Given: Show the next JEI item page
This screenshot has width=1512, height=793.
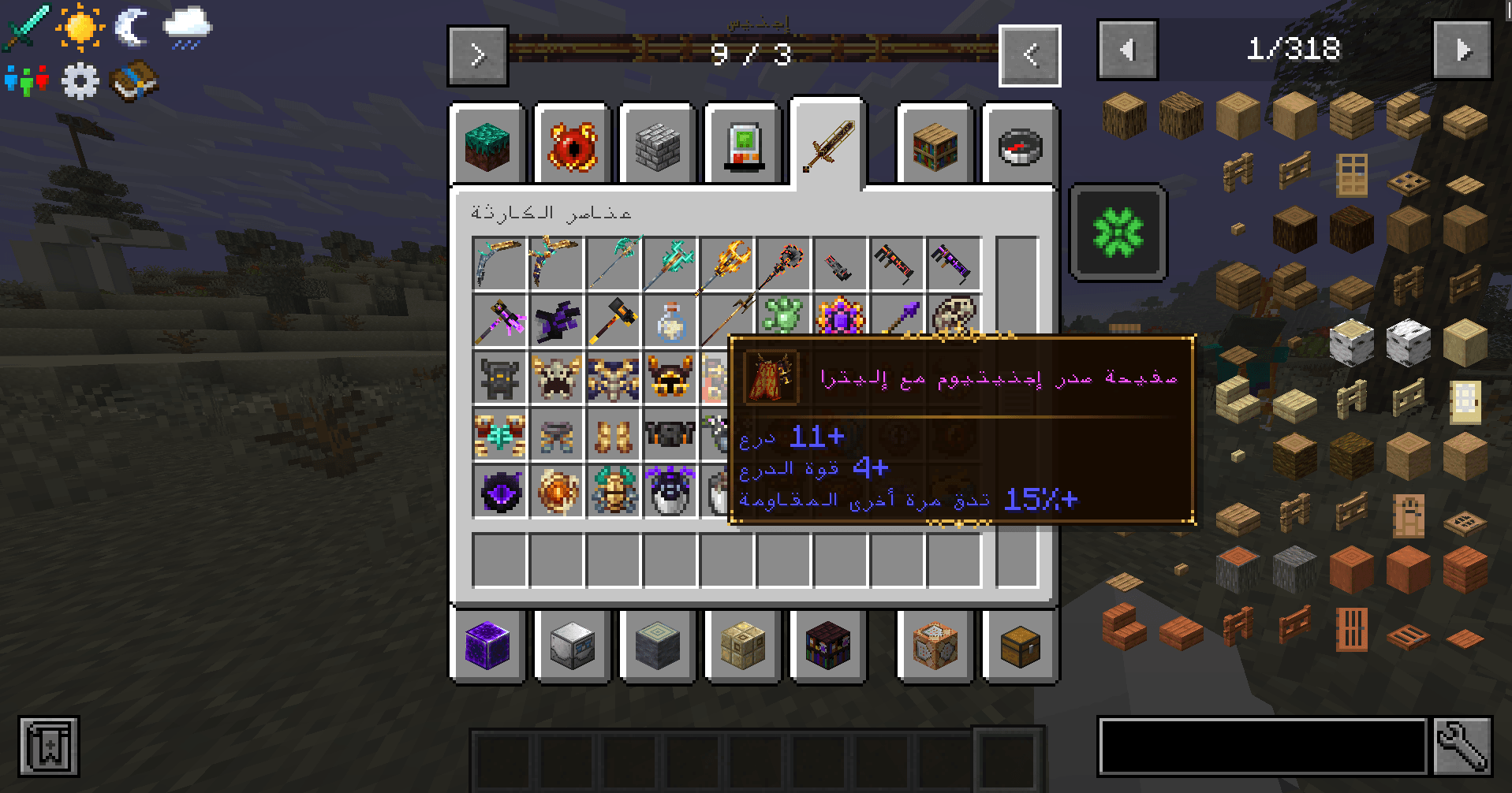Looking at the screenshot, I should coord(1462,50).
